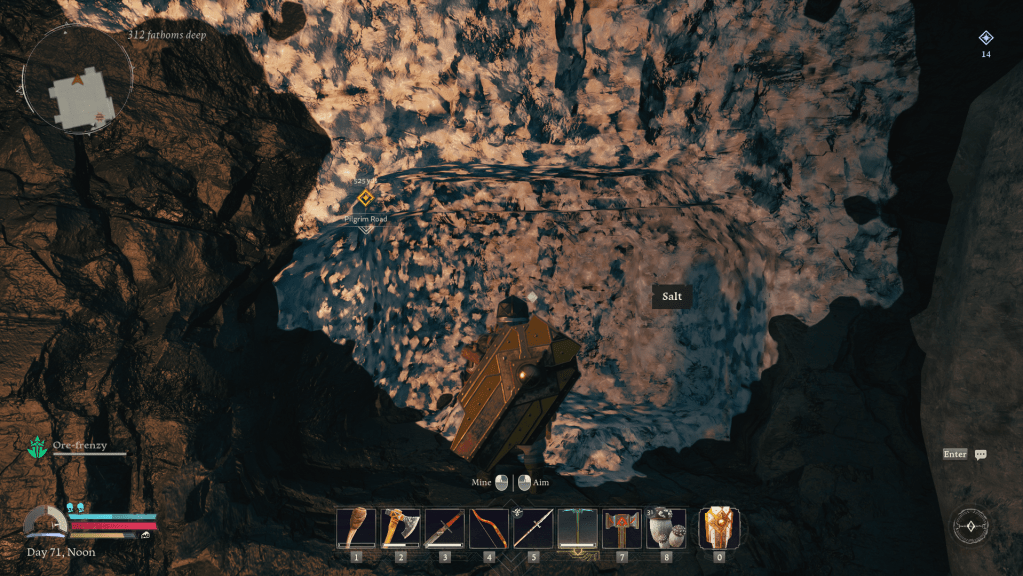The height and width of the screenshot is (576, 1023).
Task: Choose the bow in the hotbar
Action: [489, 528]
